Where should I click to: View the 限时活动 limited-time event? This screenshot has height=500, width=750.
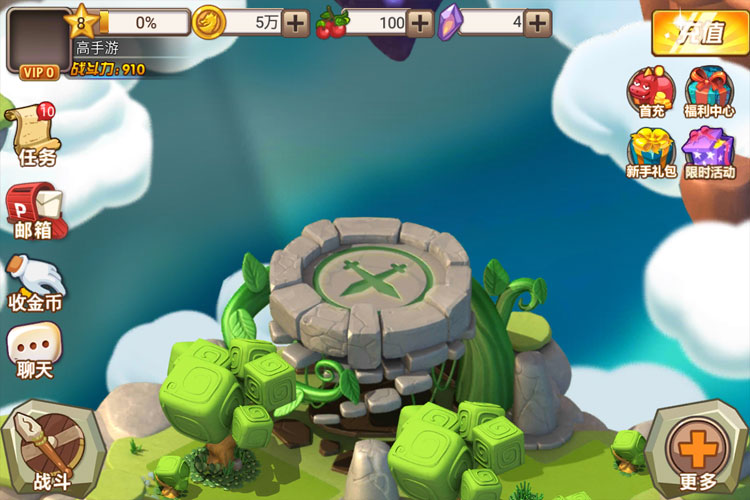710,153
